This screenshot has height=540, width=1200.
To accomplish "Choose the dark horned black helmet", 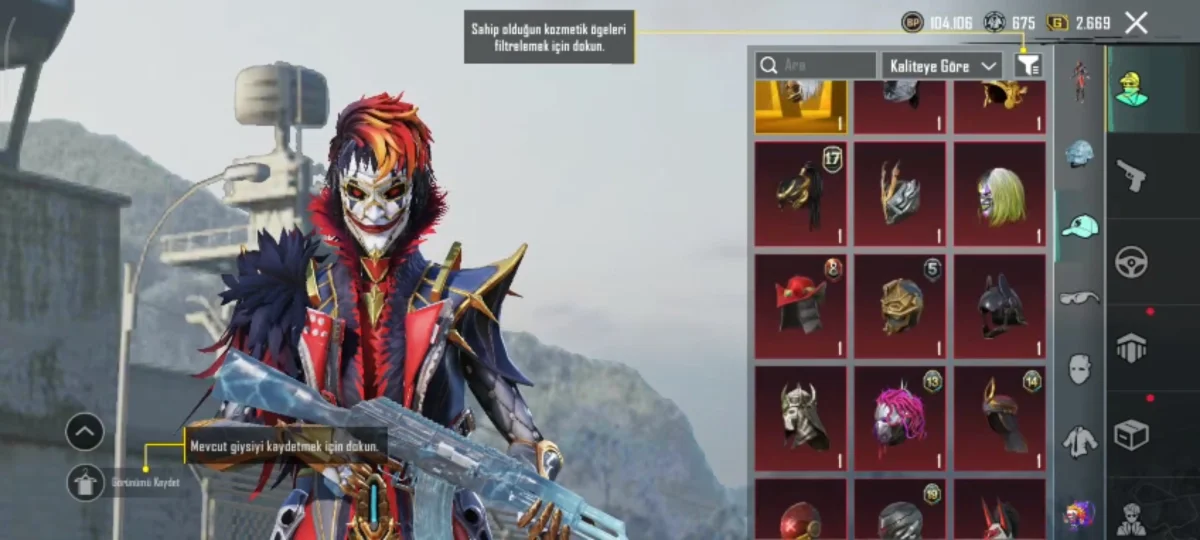I will pyautogui.click(x=999, y=306).
